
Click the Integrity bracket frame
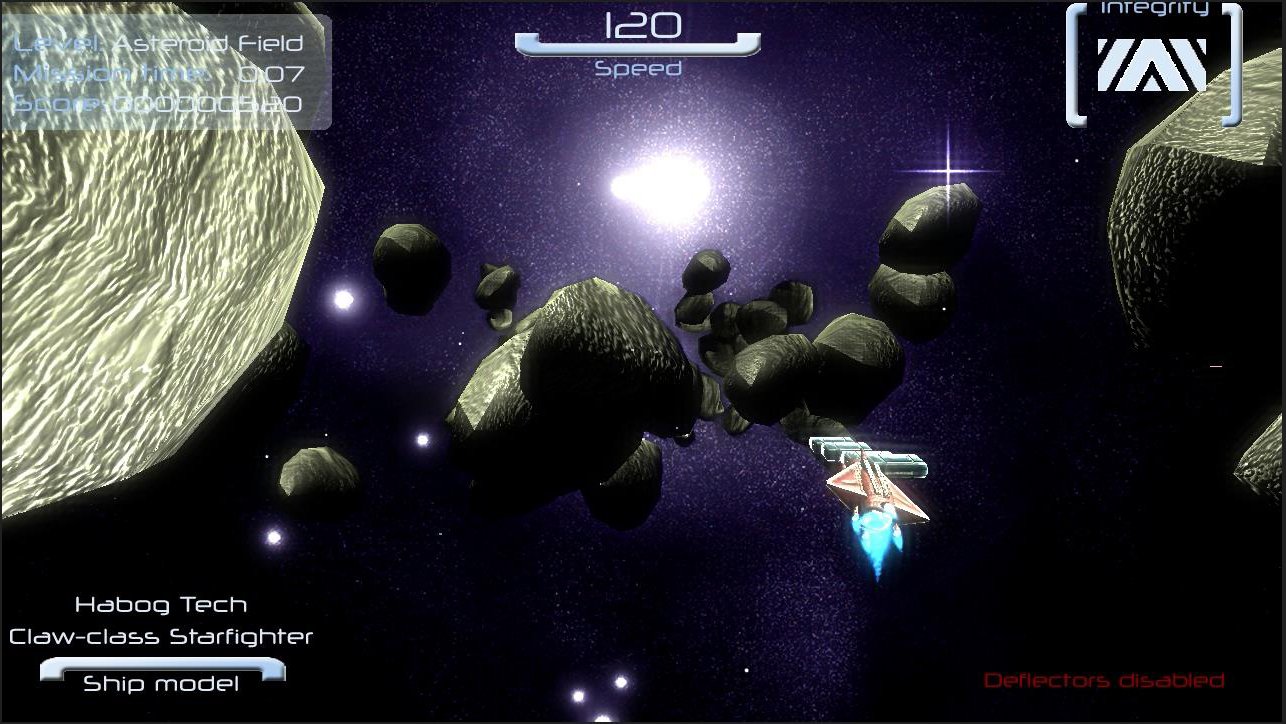click(1076, 60)
